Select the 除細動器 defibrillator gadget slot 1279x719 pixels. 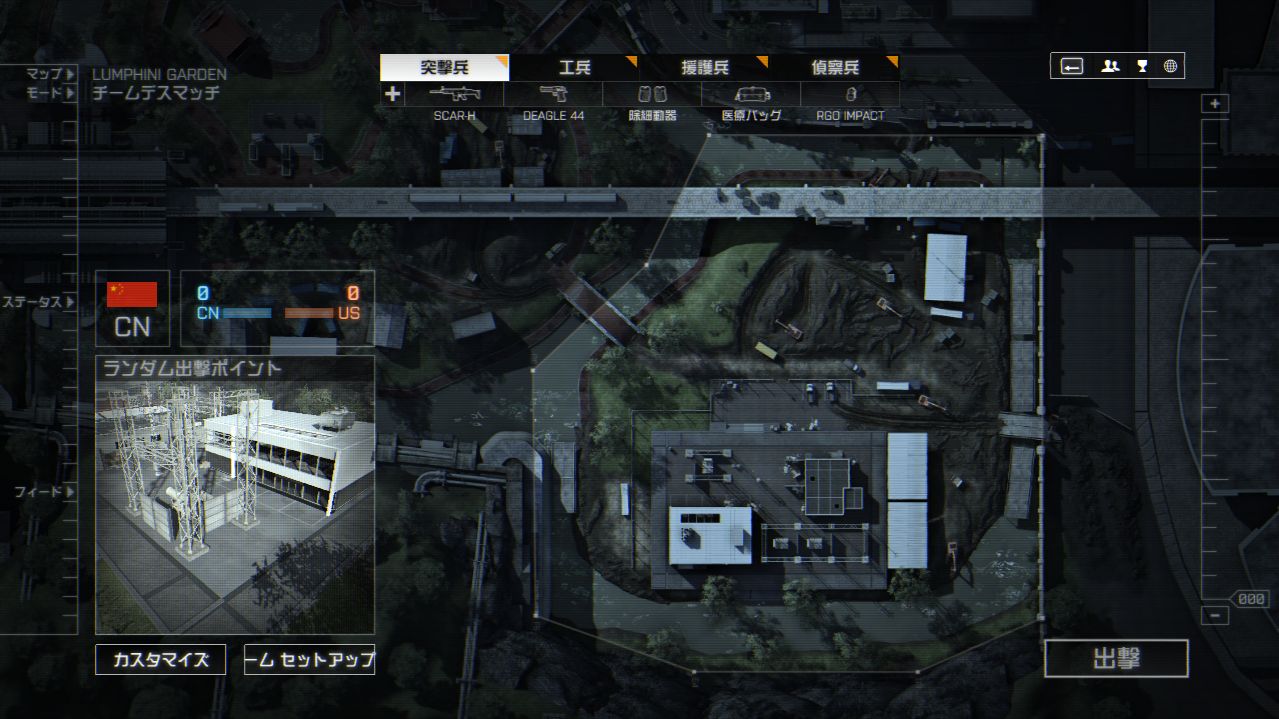coord(652,95)
